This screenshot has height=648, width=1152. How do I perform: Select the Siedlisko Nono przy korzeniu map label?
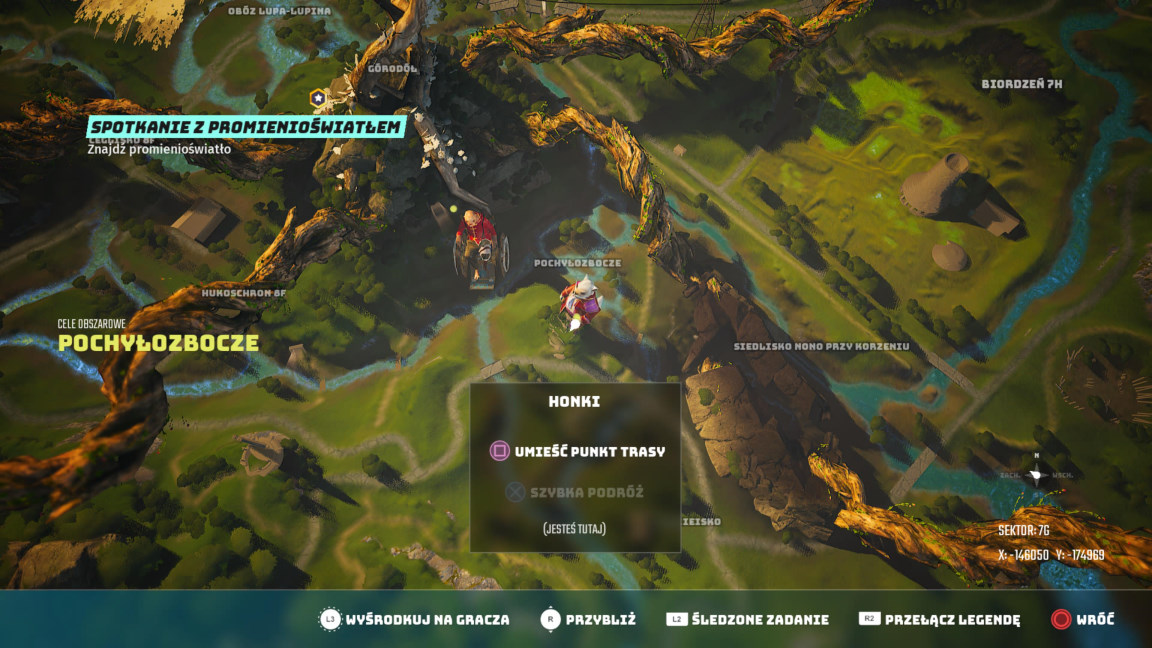[821, 346]
